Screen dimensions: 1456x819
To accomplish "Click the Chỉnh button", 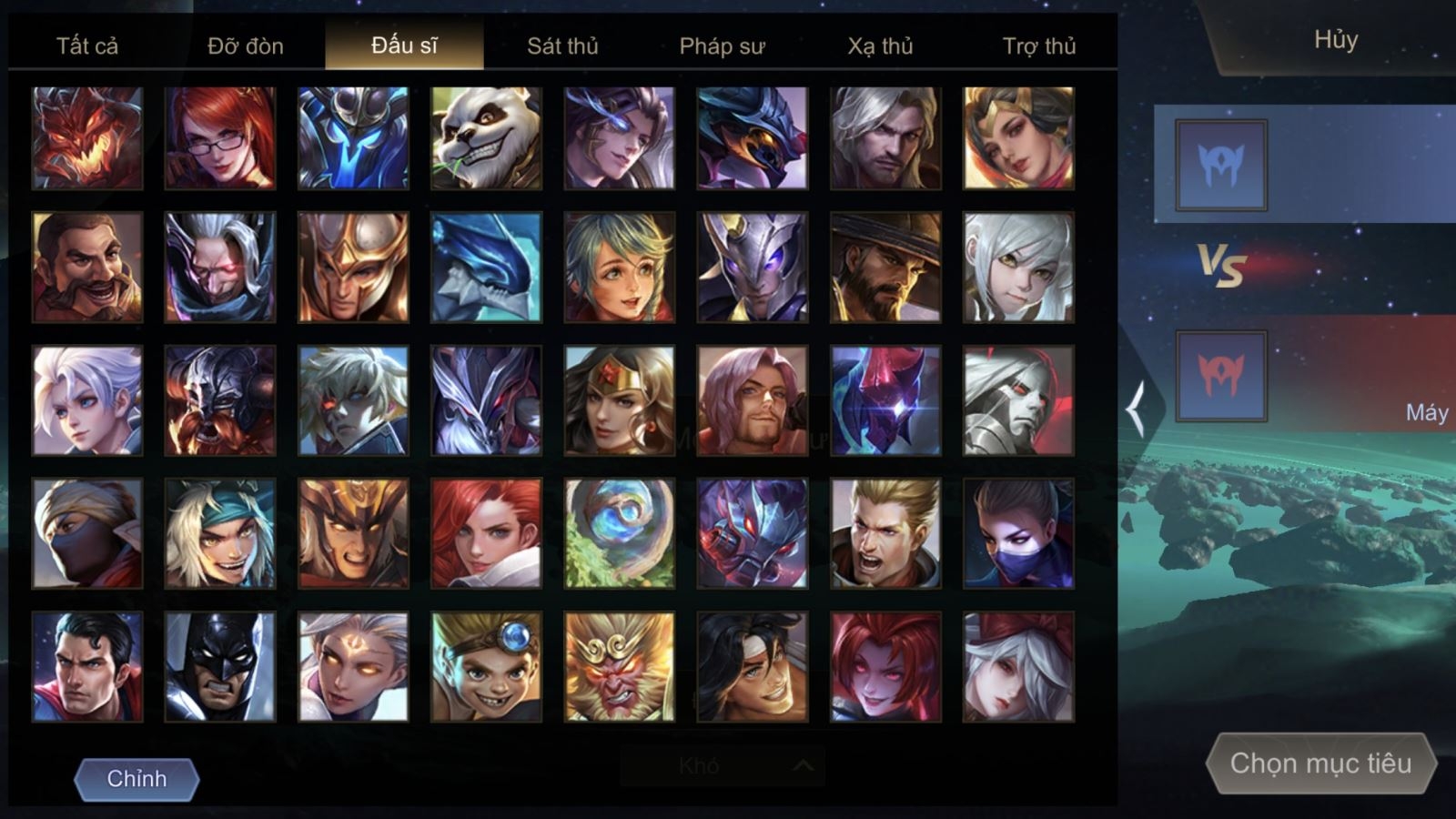I will coord(136,779).
